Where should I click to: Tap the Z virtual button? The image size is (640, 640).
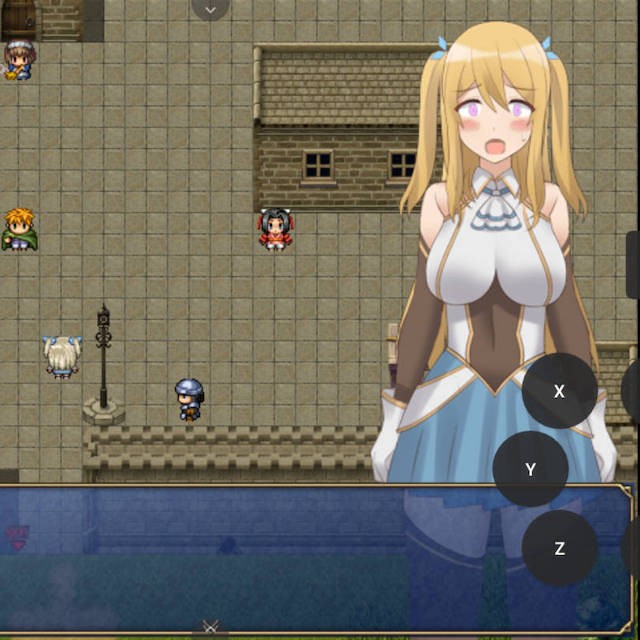click(559, 548)
